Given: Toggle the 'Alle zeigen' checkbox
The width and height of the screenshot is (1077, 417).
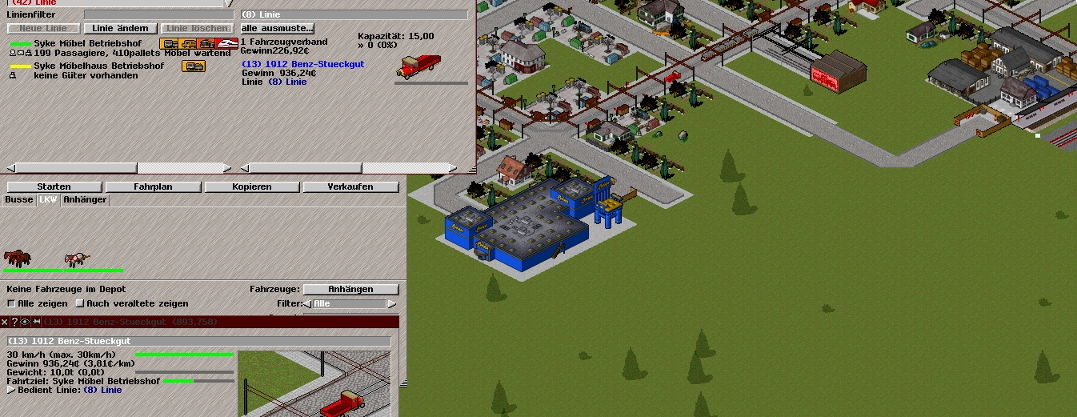Looking at the screenshot, I should tap(12, 303).
